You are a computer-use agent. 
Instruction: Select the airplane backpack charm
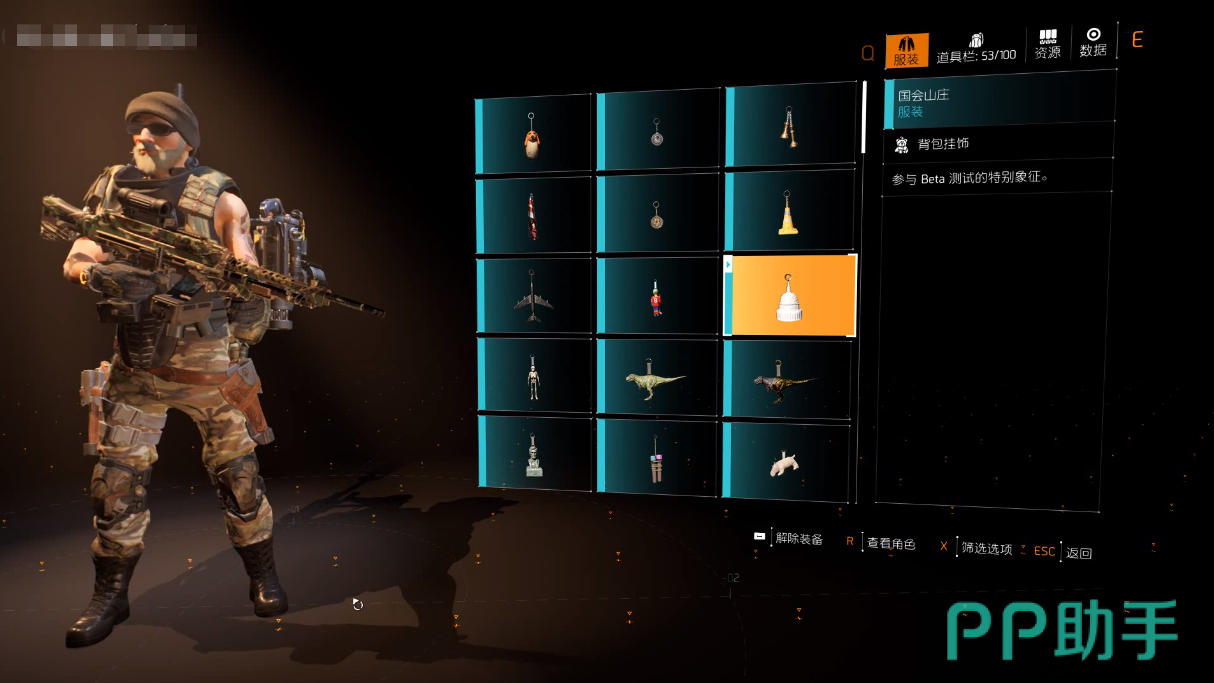coord(534,297)
